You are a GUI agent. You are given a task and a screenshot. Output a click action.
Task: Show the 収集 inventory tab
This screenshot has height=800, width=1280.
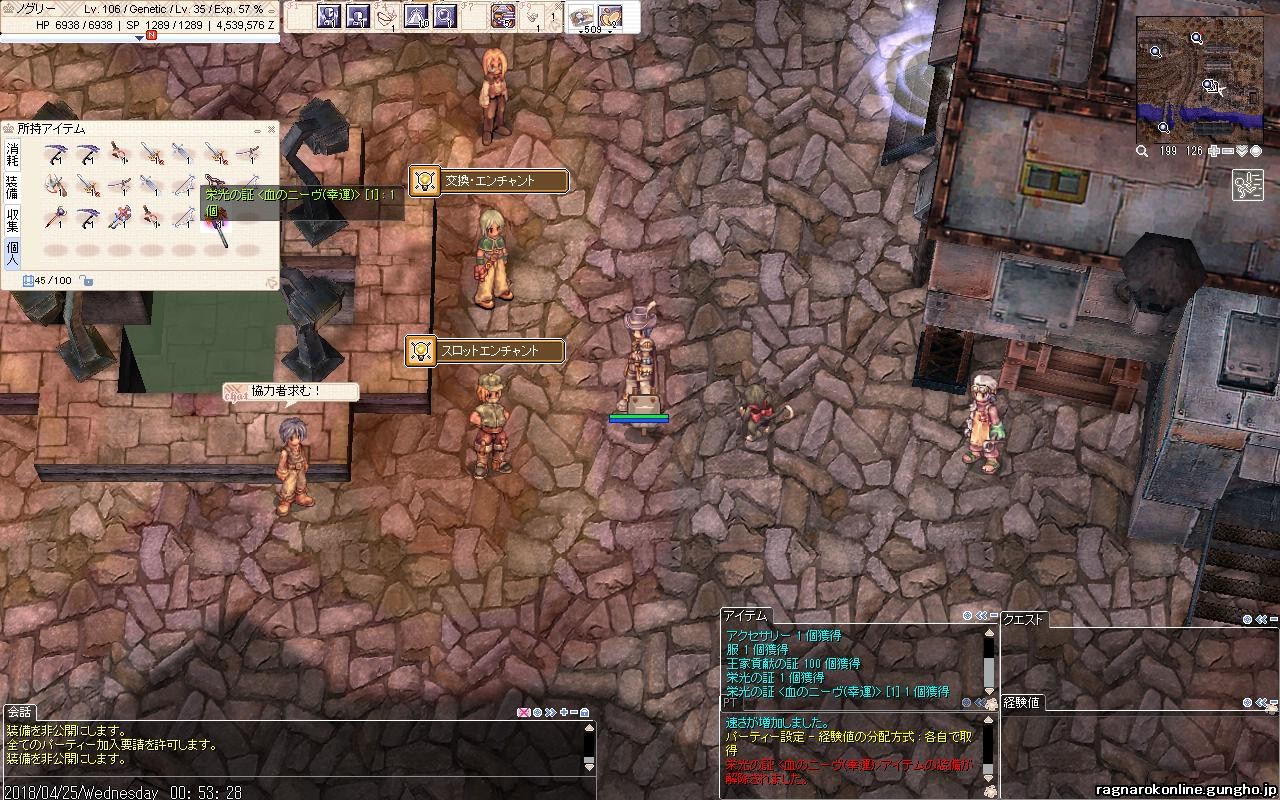pos(12,219)
